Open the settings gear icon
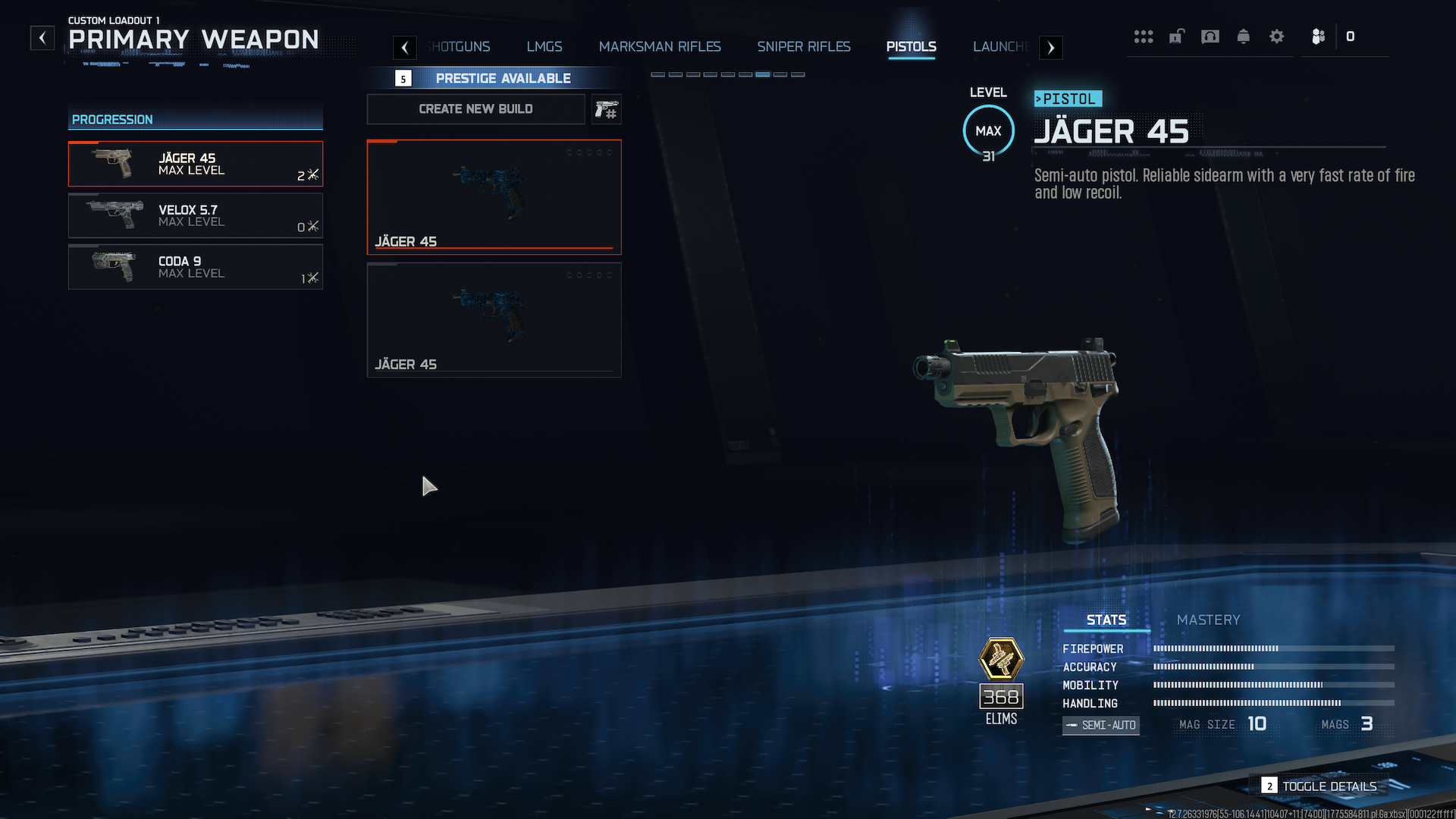This screenshot has width=1456, height=819. click(x=1276, y=36)
